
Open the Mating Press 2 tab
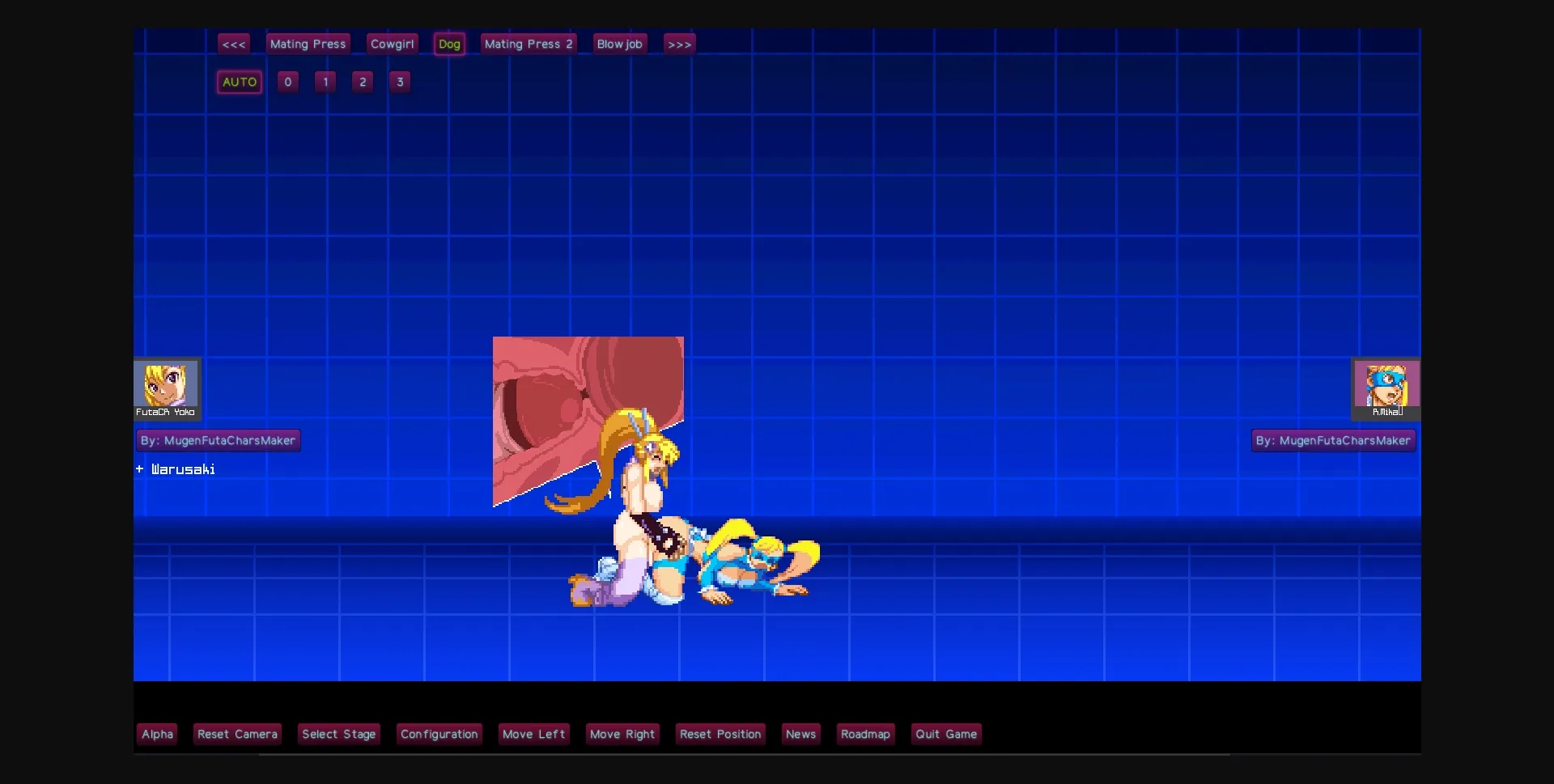(528, 44)
